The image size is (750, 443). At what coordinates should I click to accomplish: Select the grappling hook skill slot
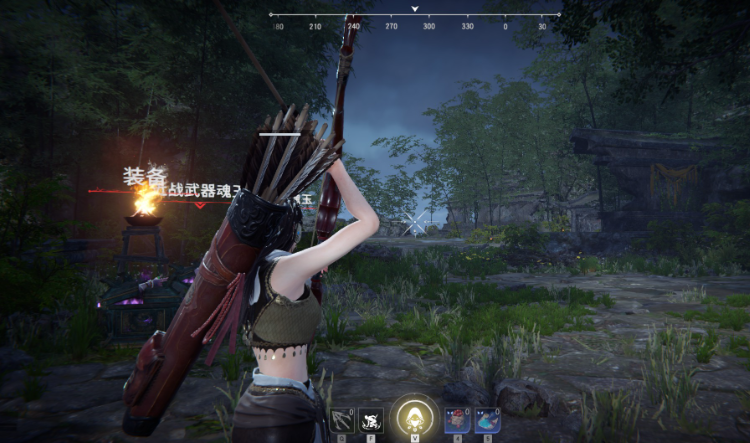[x=342, y=419]
